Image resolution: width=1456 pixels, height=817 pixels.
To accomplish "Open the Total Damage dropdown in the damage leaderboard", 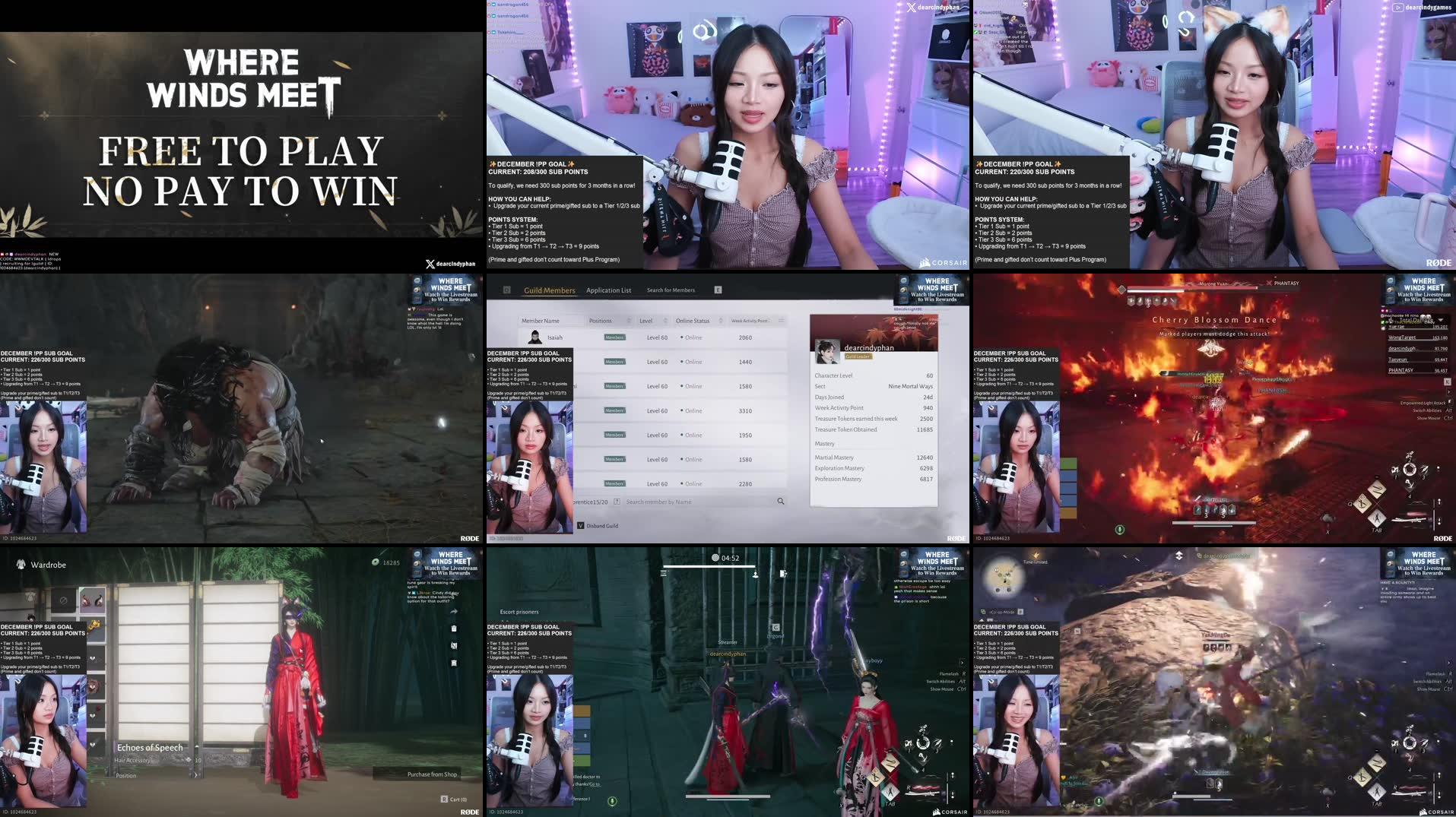I will click(x=1440, y=320).
